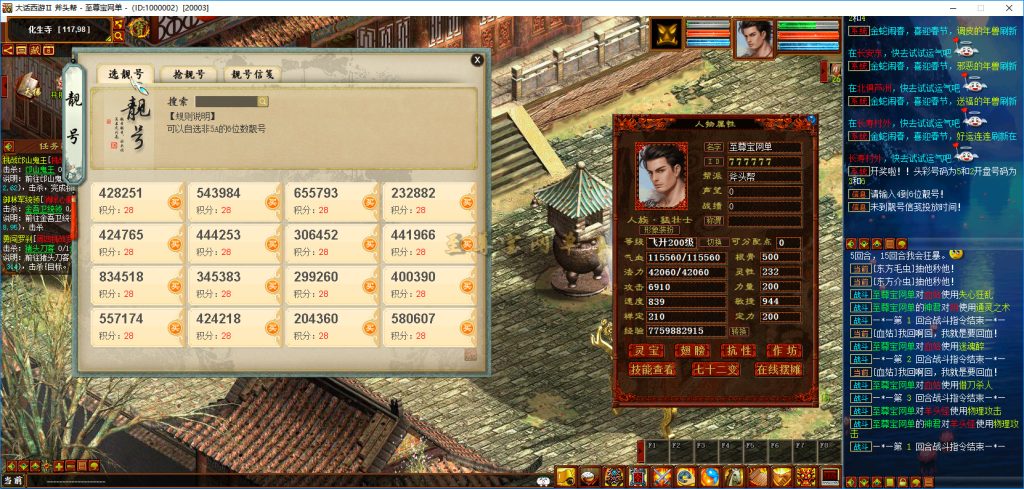1024x489 pixels.
Task: Choose number 834518 buy button
Action: click(175, 284)
